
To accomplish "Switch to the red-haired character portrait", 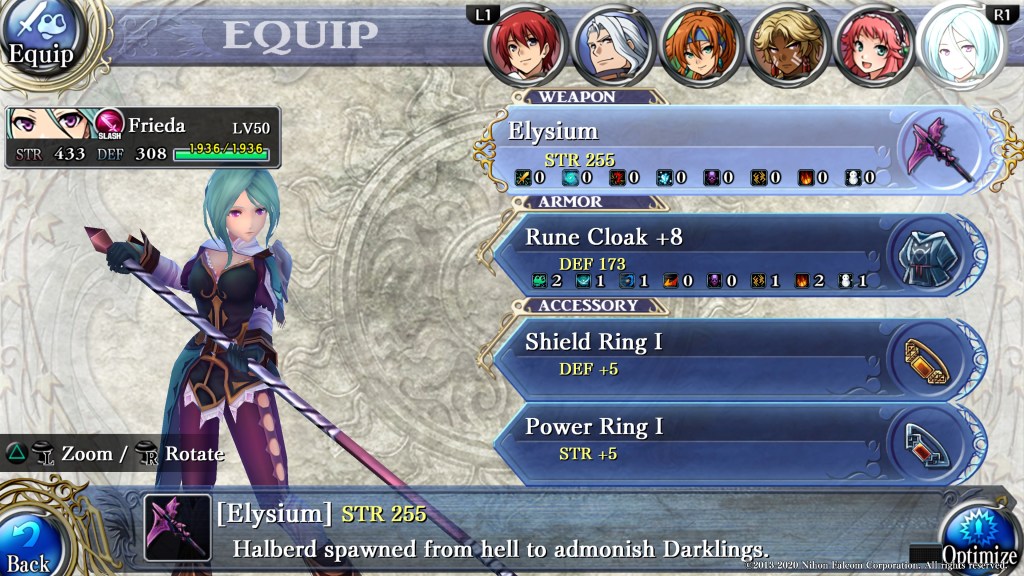I will tap(525, 46).
